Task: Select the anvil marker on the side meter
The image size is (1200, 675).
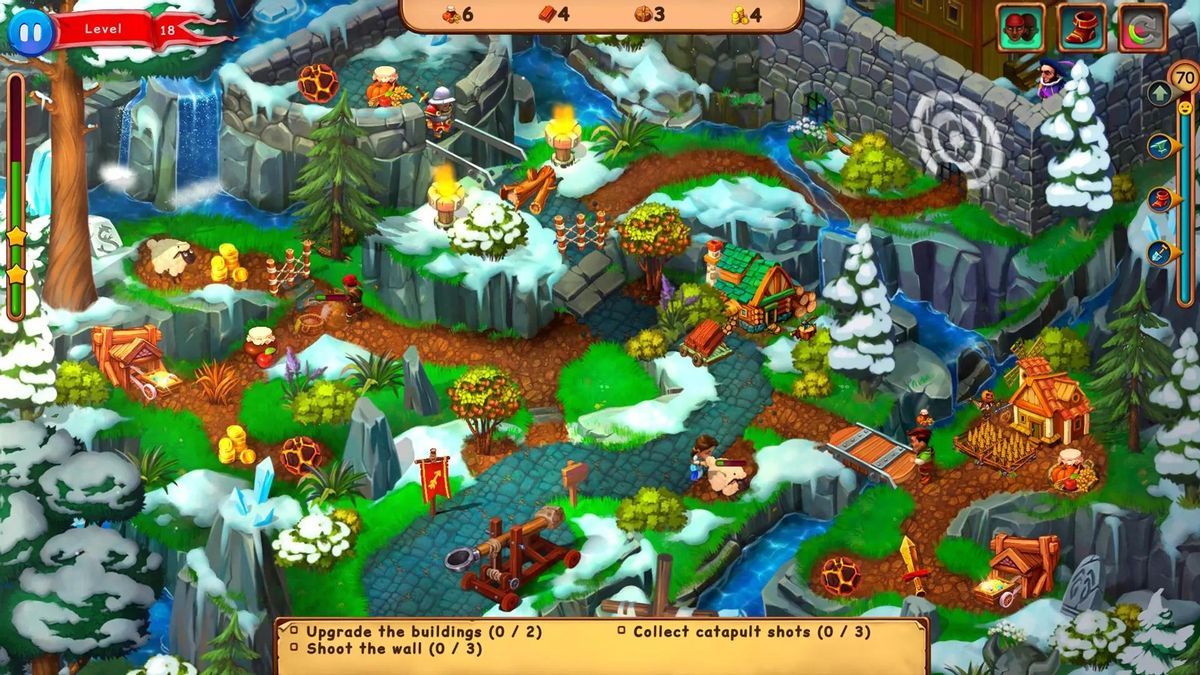Action: click(1160, 146)
